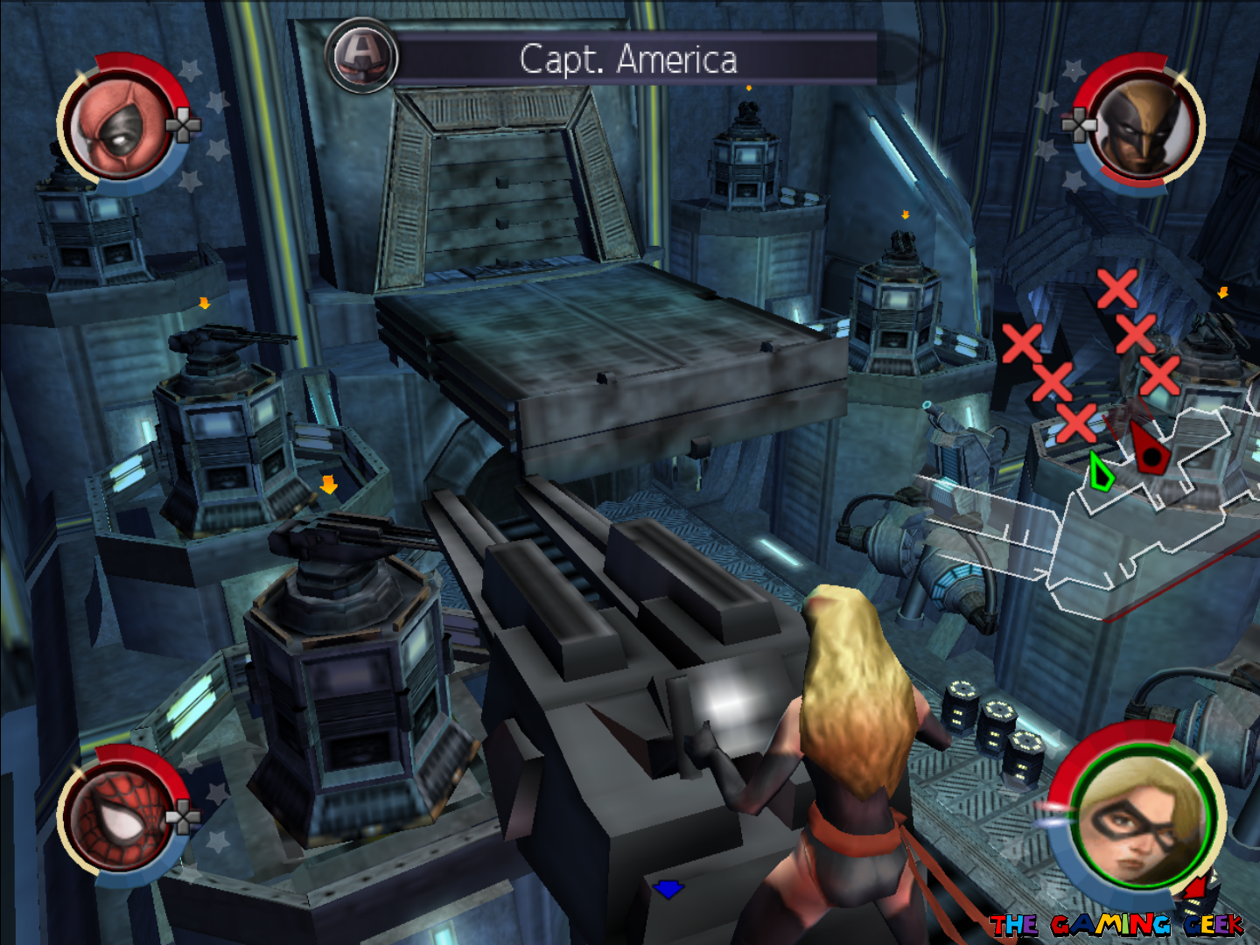Click the green player arrow on minimap
The image size is (1260, 945).
tap(1100, 471)
